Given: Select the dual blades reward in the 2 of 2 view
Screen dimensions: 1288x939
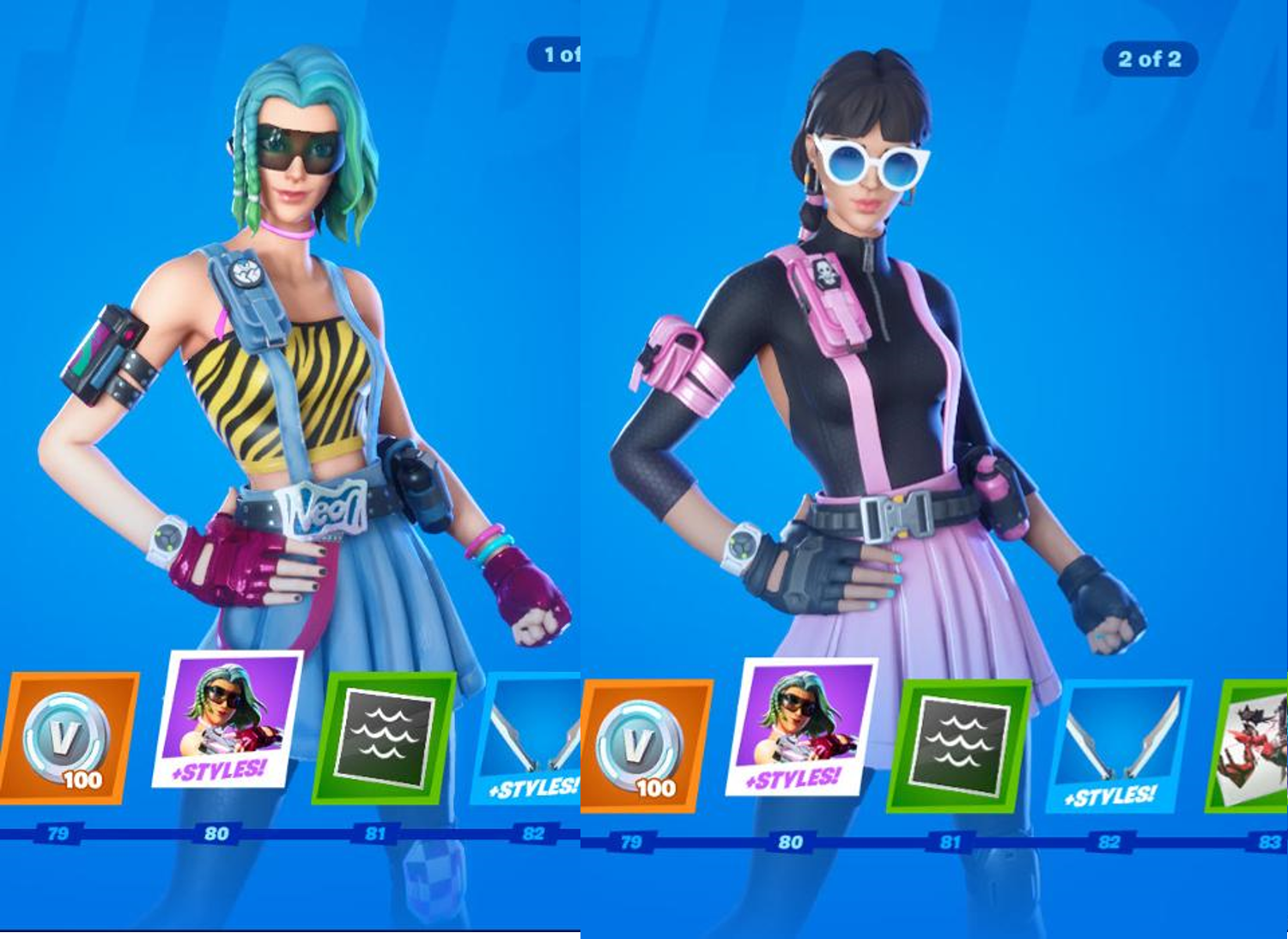Looking at the screenshot, I should point(1118,746).
